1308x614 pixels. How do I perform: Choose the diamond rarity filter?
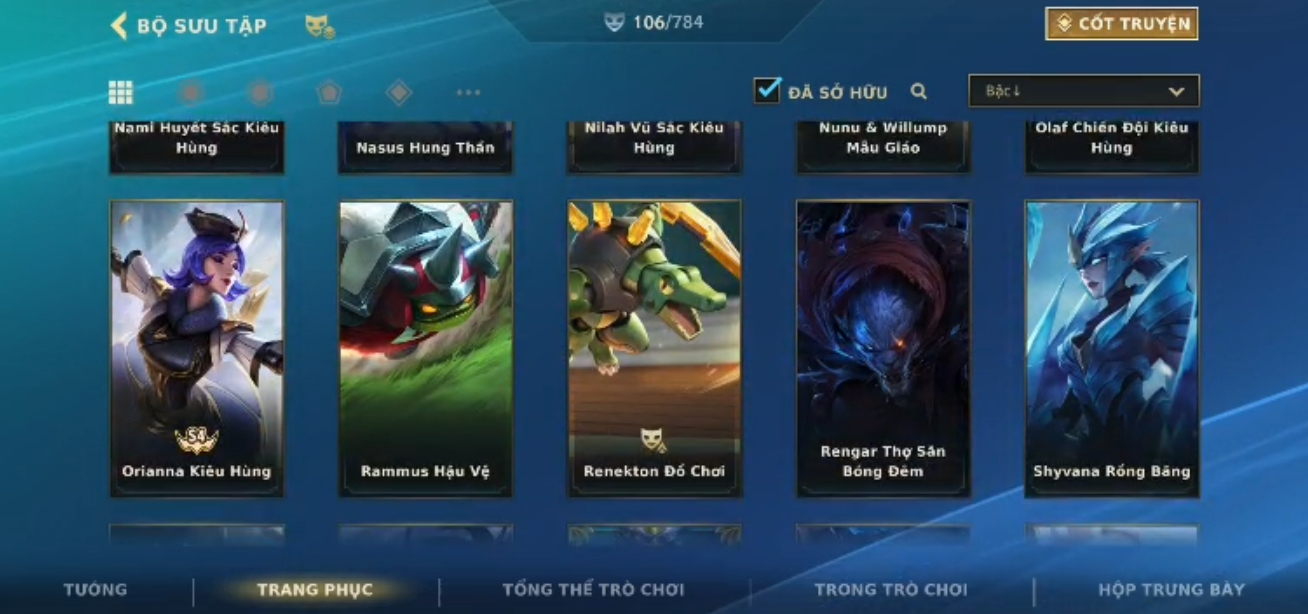click(x=399, y=93)
